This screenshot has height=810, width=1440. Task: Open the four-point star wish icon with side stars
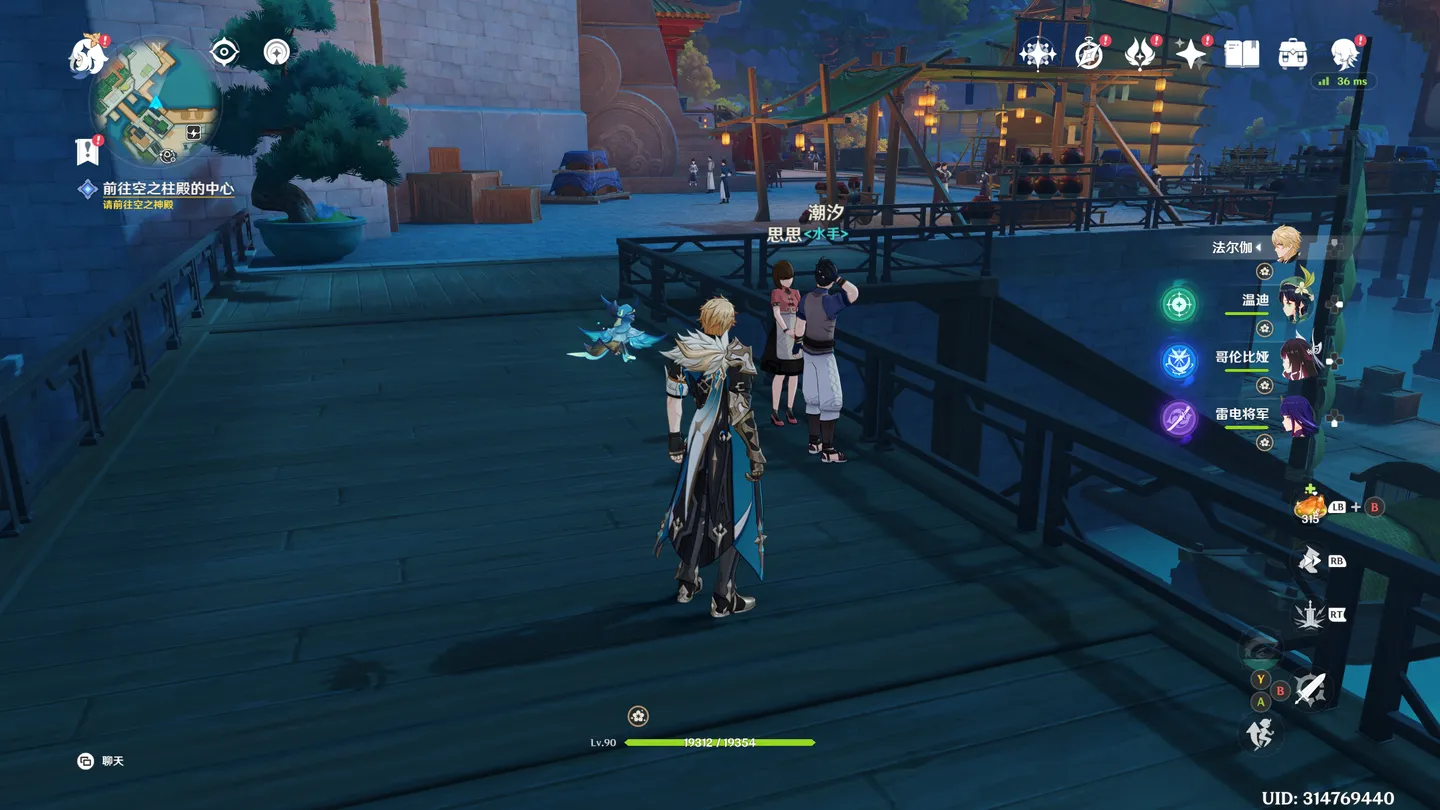pos(1037,53)
